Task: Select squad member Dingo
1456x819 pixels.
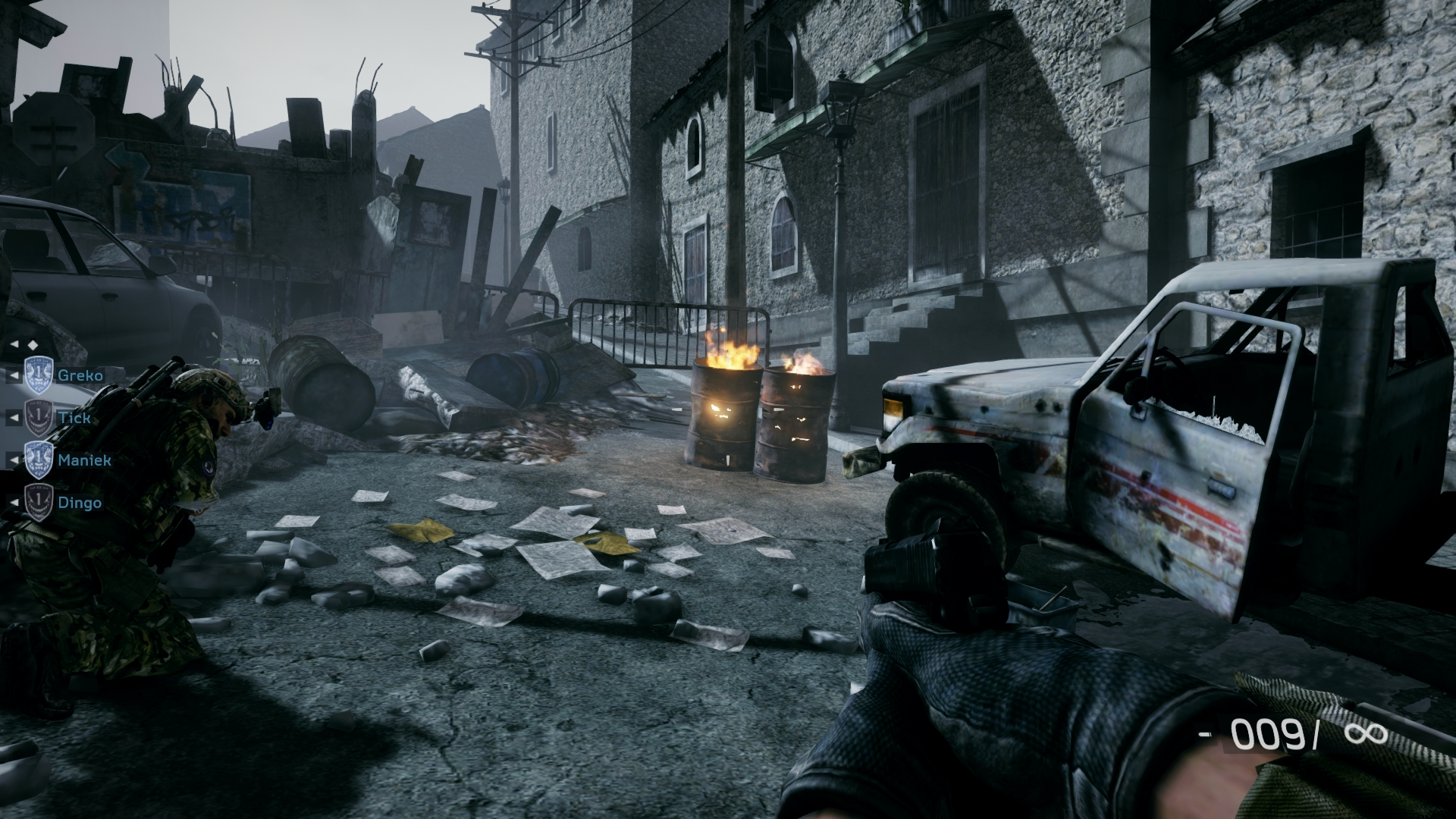Action: click(x=79, y=503)
